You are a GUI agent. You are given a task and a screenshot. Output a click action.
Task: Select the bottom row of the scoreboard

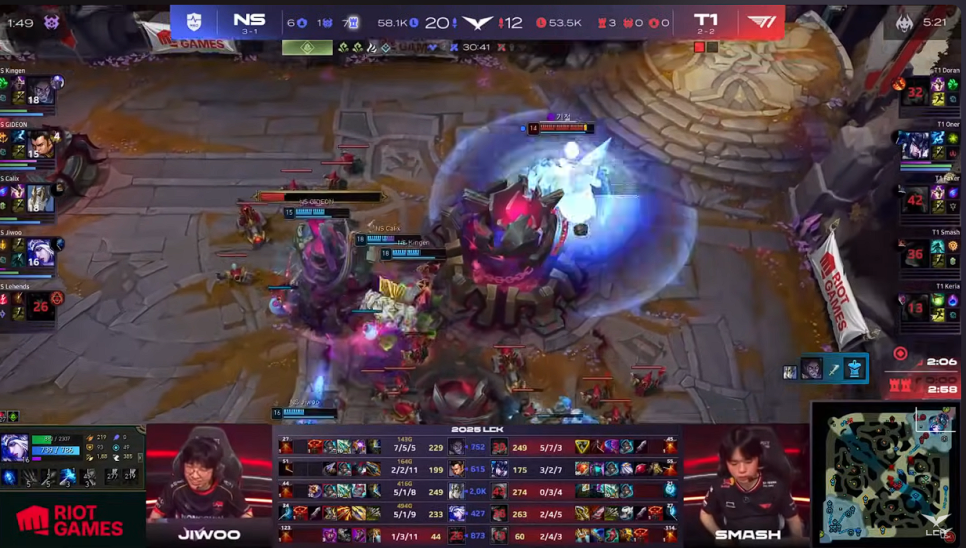pyautogui.click(x=478, y=536)
